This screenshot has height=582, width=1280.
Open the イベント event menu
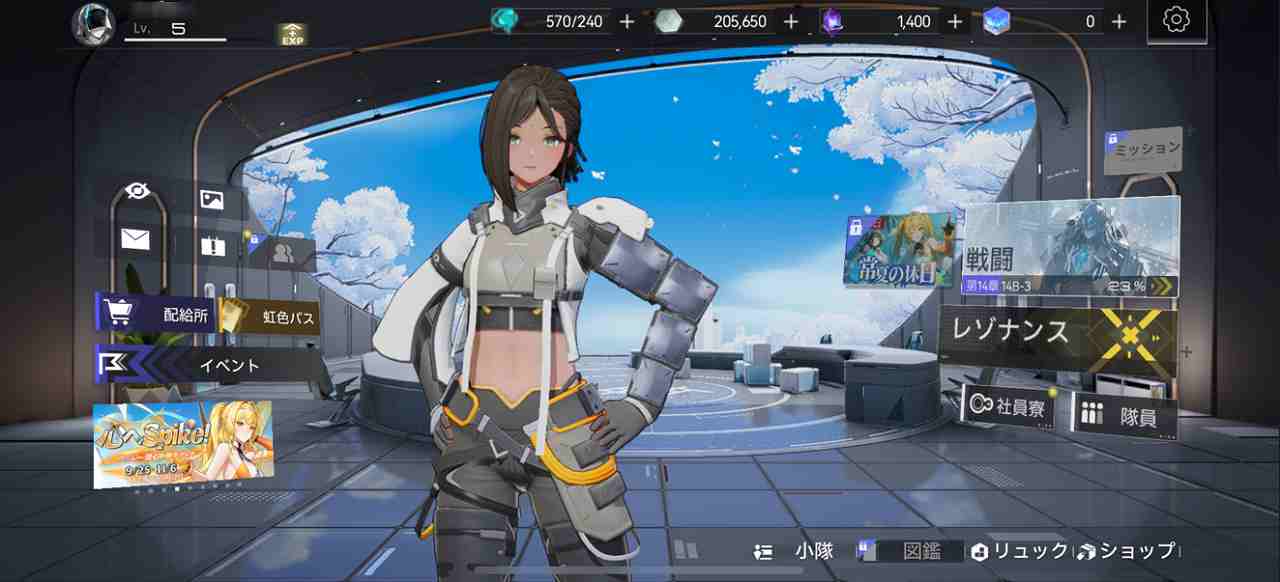coord(210,365)
